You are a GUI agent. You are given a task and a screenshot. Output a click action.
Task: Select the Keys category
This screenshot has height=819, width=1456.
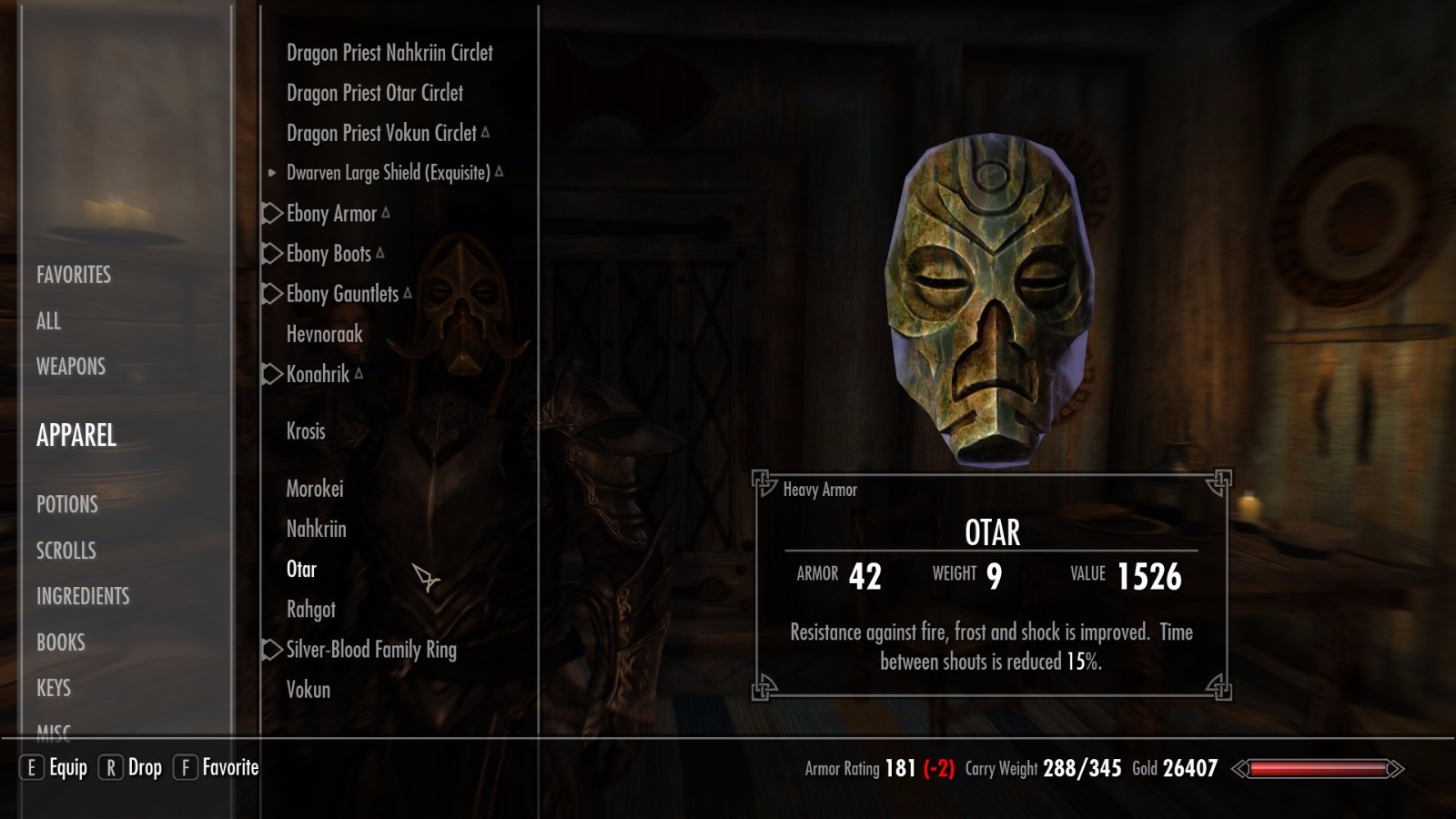click(x=54, y=688)
